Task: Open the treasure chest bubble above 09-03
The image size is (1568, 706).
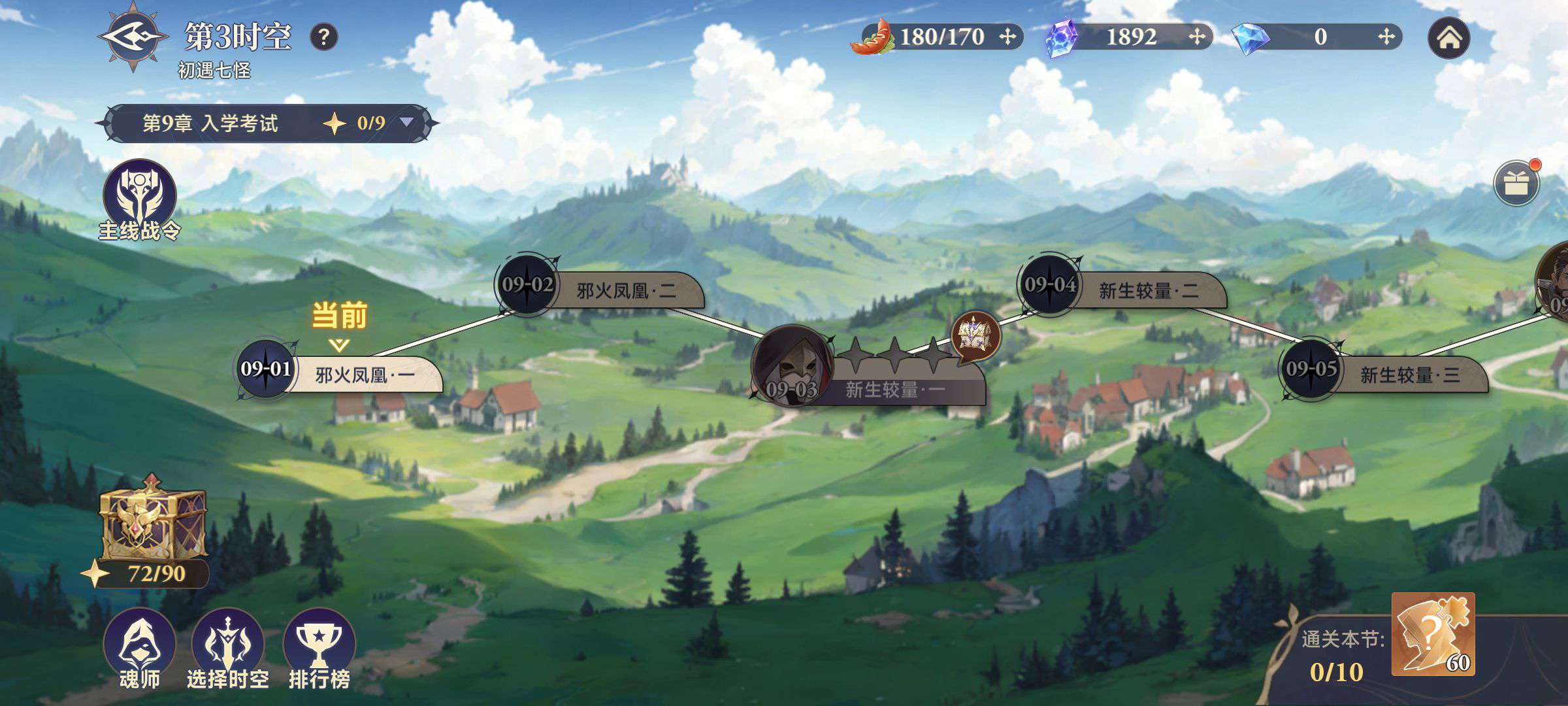Action: (x=975, y=336)
